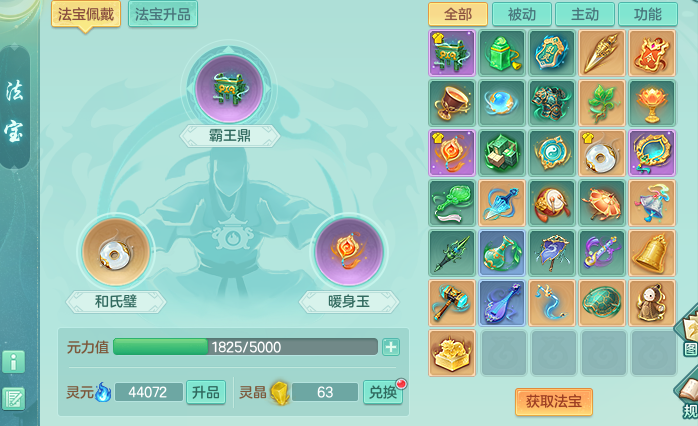
Task: Open the info button on left sidebar
Action: click(14, 361)
